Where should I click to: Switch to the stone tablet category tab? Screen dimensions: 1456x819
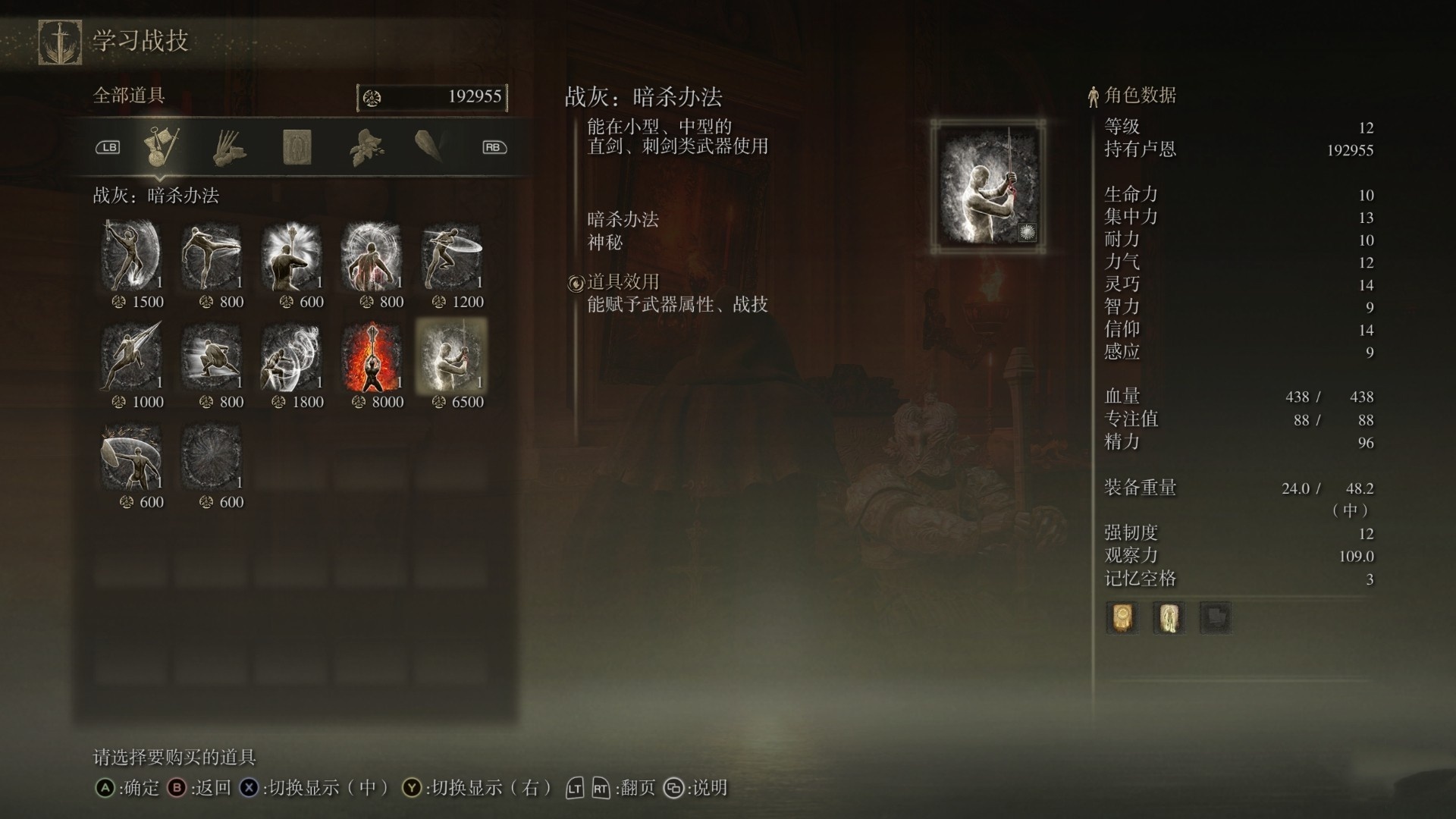coord(297,147)
